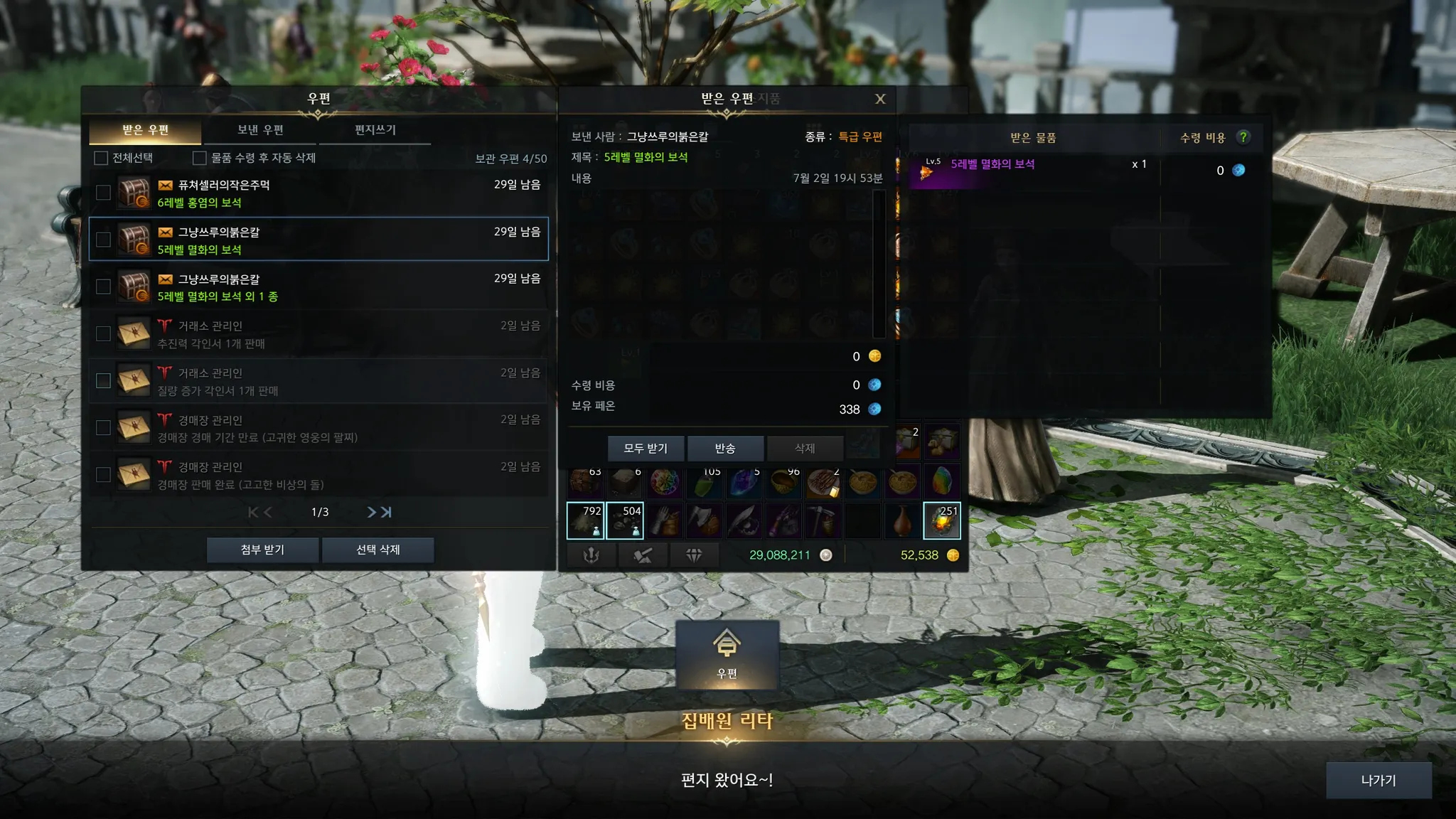Click the 선택 삭제 button

coord(378,550)
